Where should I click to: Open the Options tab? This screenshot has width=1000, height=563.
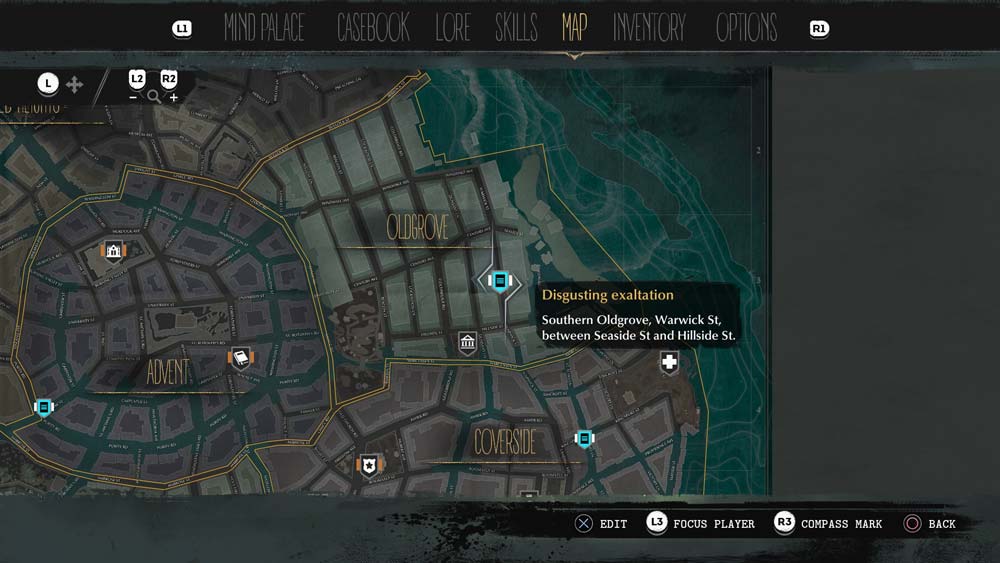pos(746,28)
